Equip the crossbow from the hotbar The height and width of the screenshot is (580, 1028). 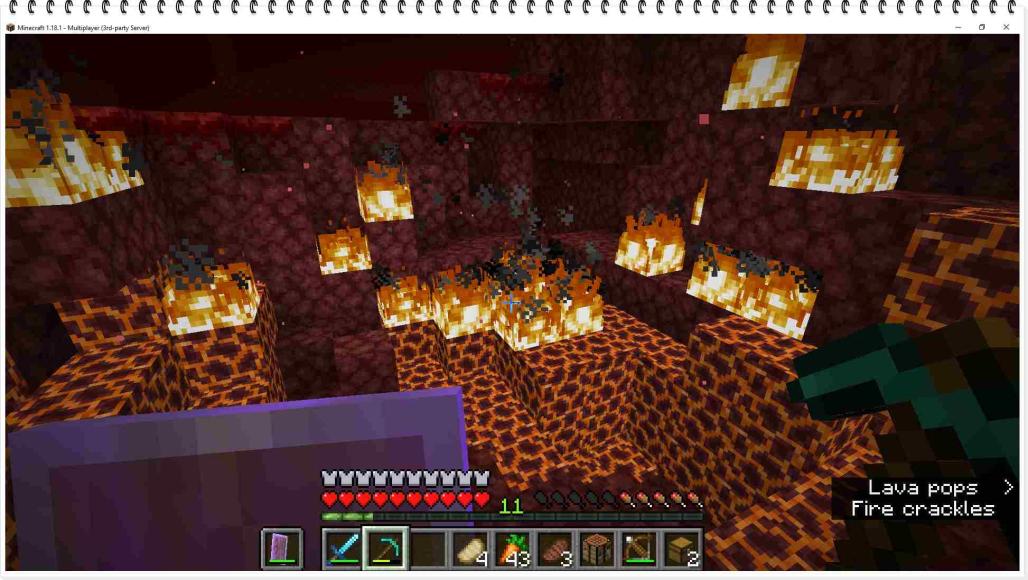tap(639, 549)
